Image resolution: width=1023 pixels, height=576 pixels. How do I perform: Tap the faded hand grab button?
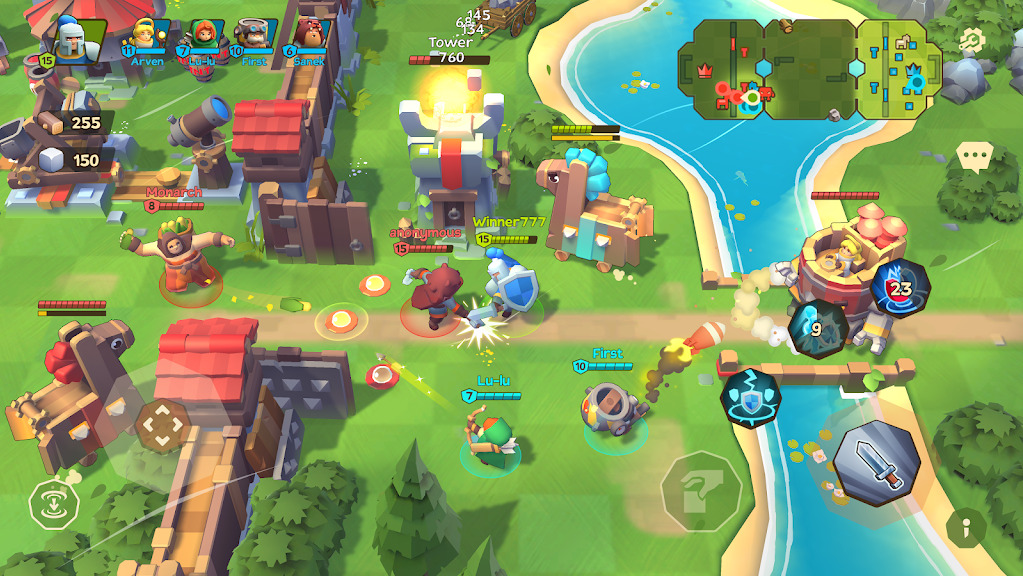click(x=702, y=489)
